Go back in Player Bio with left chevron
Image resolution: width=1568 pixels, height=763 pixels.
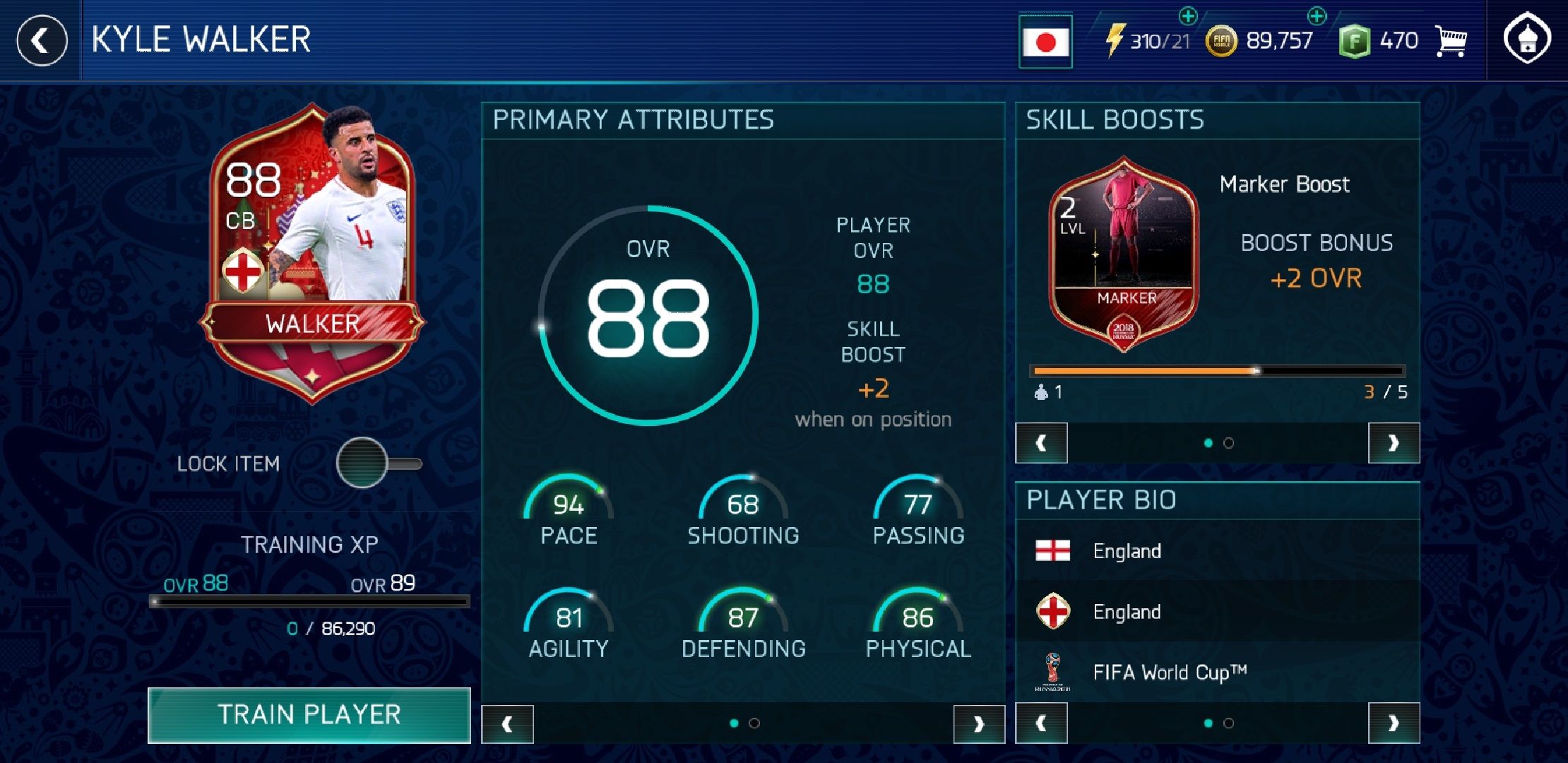[1042, 723]
